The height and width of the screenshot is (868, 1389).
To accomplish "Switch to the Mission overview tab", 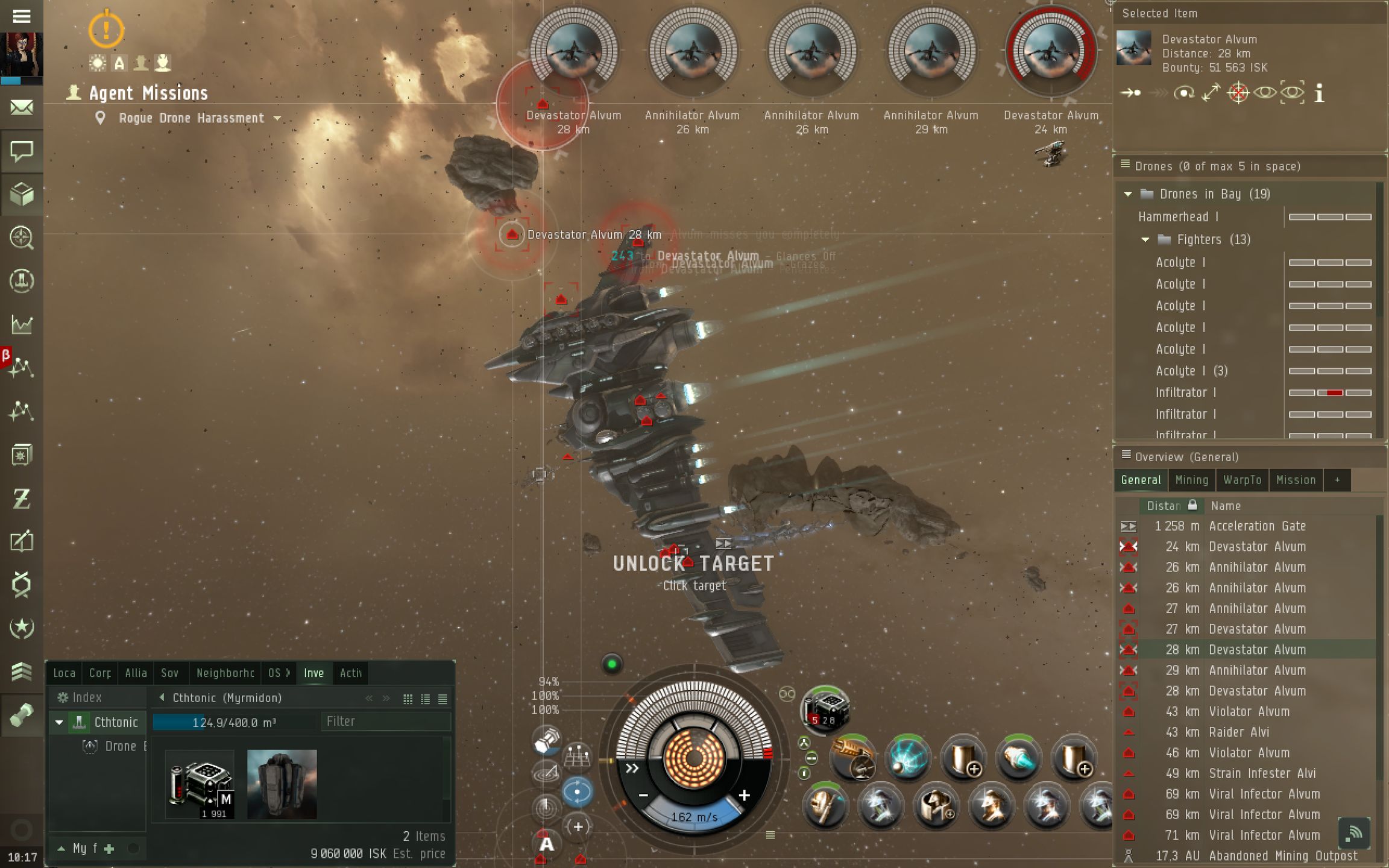I will point(1296,480).
